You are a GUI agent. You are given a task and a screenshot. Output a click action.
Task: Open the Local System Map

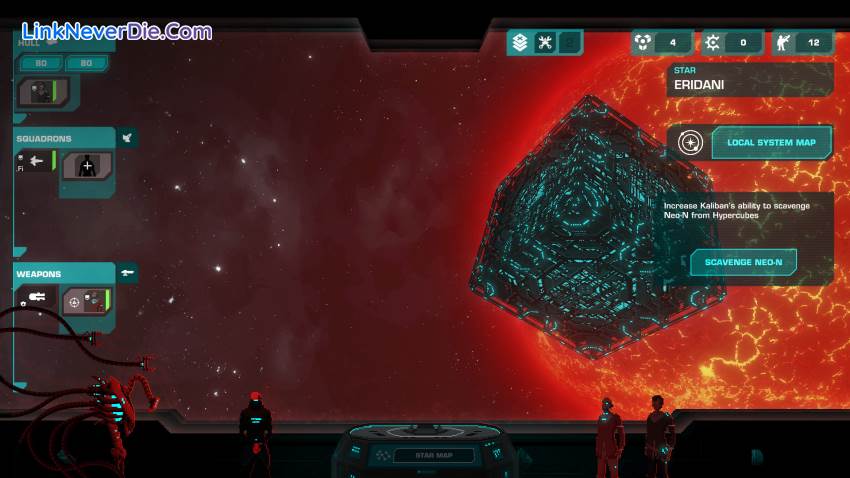point(771,143)
